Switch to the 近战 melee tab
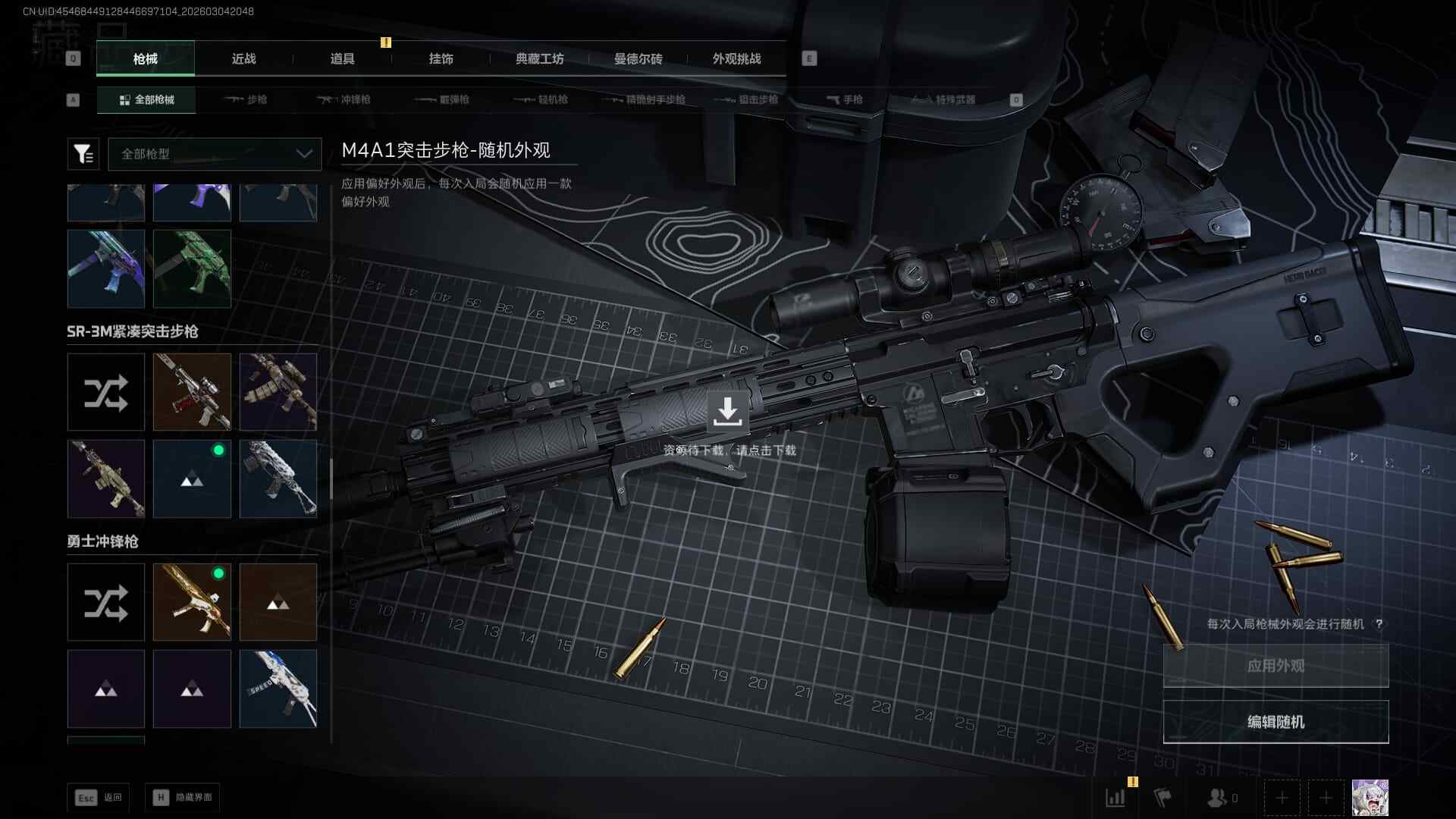Viewport: 1456px width, 819px height. tap(243, 59)
